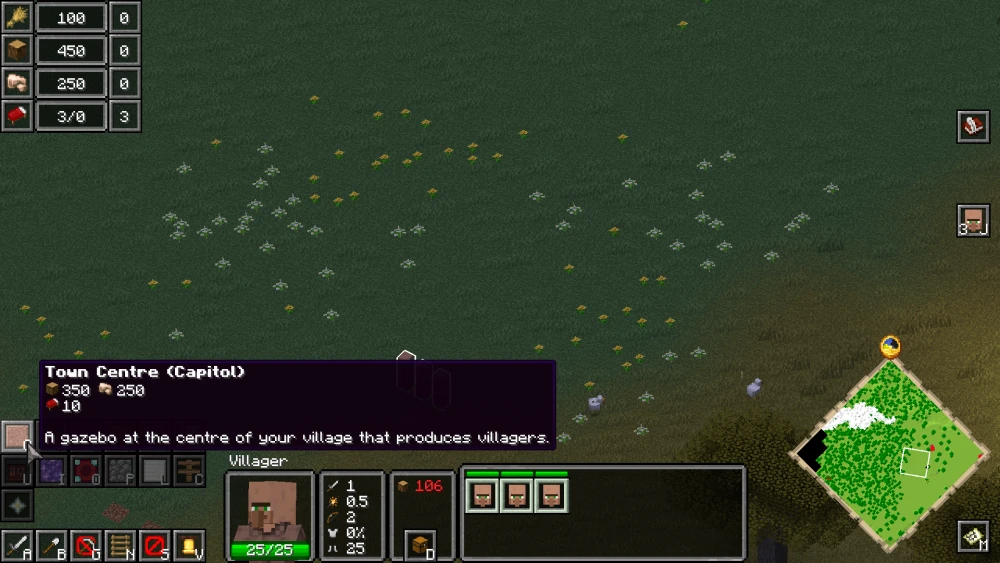Click the day-night clock above minimap
The width and height of the screenshot is (1000, 563).
[x=890, y=347]
